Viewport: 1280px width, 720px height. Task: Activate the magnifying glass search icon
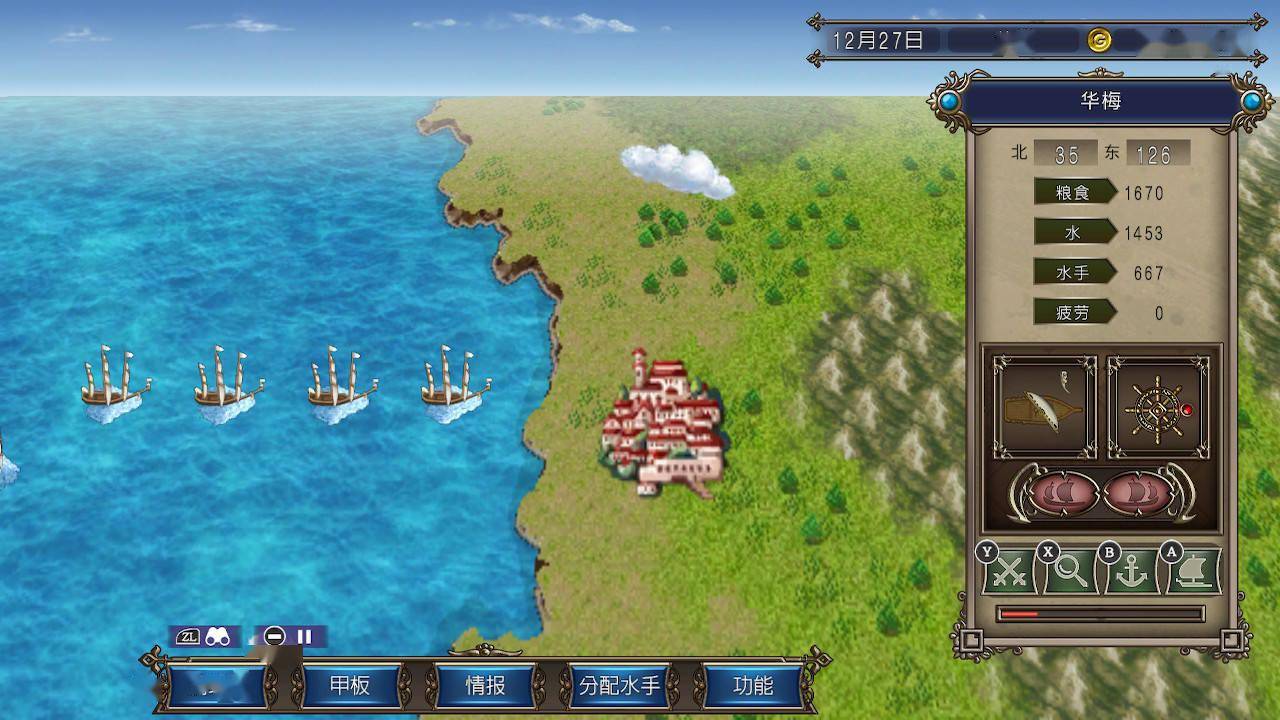coord(1070,572)
